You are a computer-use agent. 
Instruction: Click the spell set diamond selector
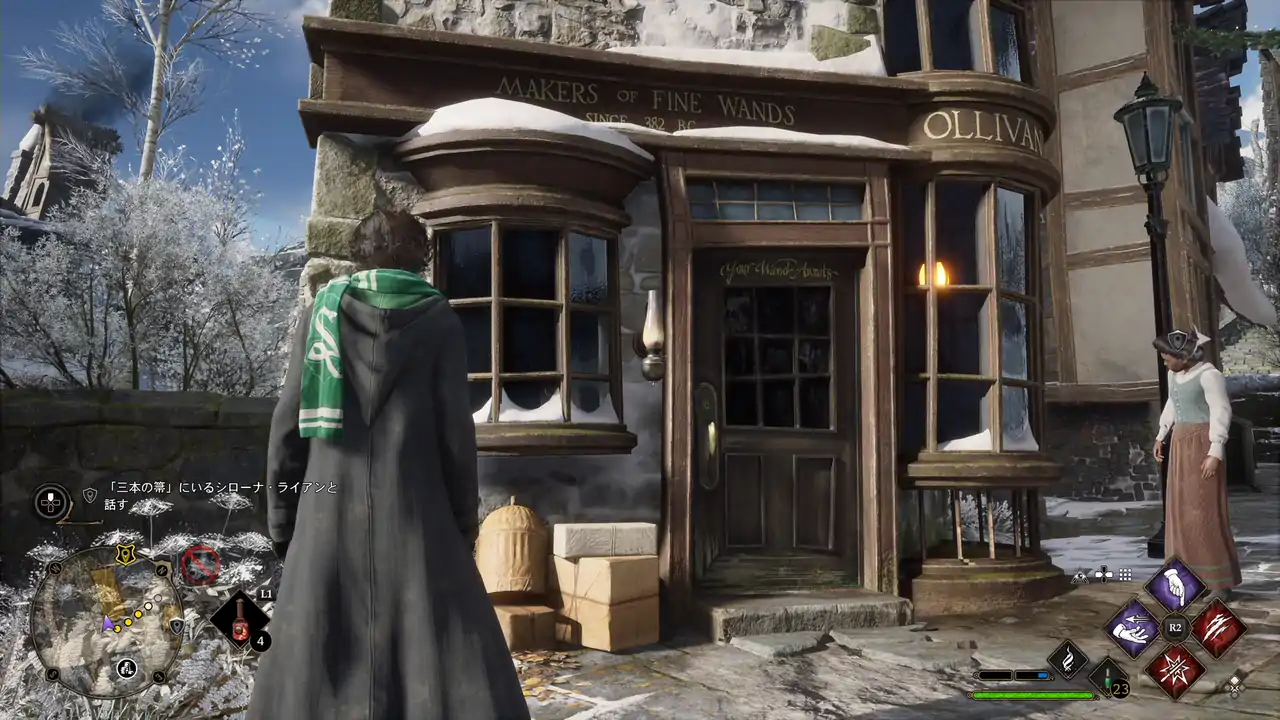point(1235,686)
